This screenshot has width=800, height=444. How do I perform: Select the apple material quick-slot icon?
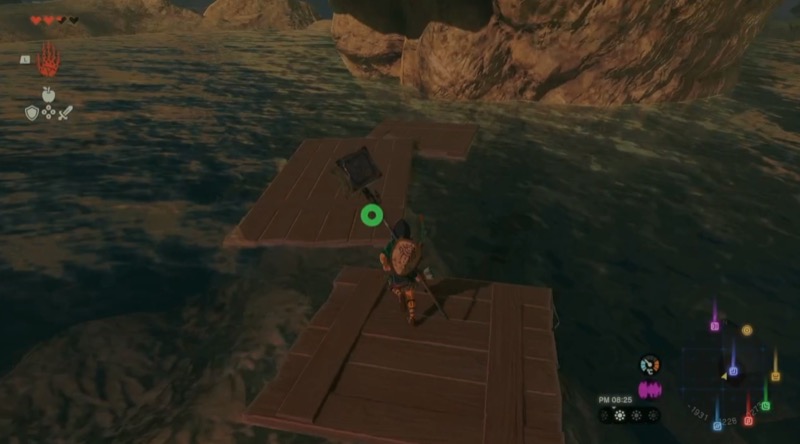[48, 95]
